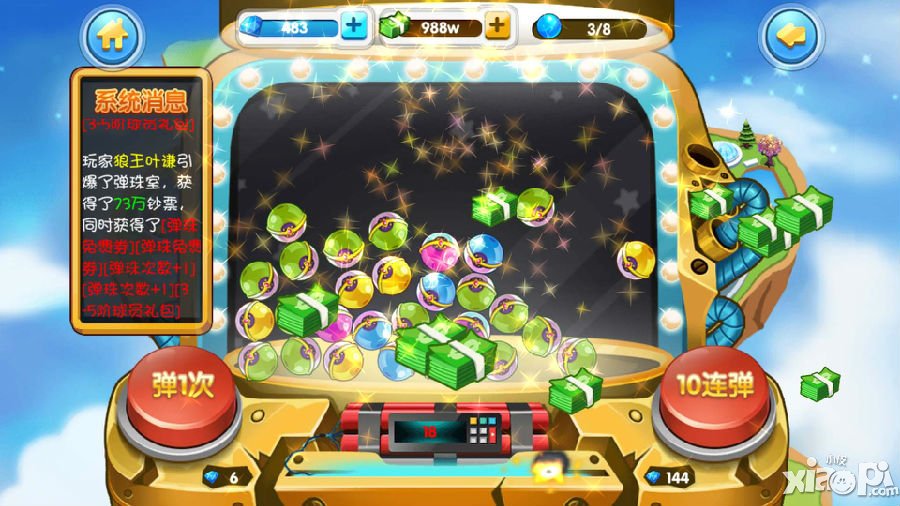Add more green cash
The width and height of the screenshot is (900, 506).
497,27
